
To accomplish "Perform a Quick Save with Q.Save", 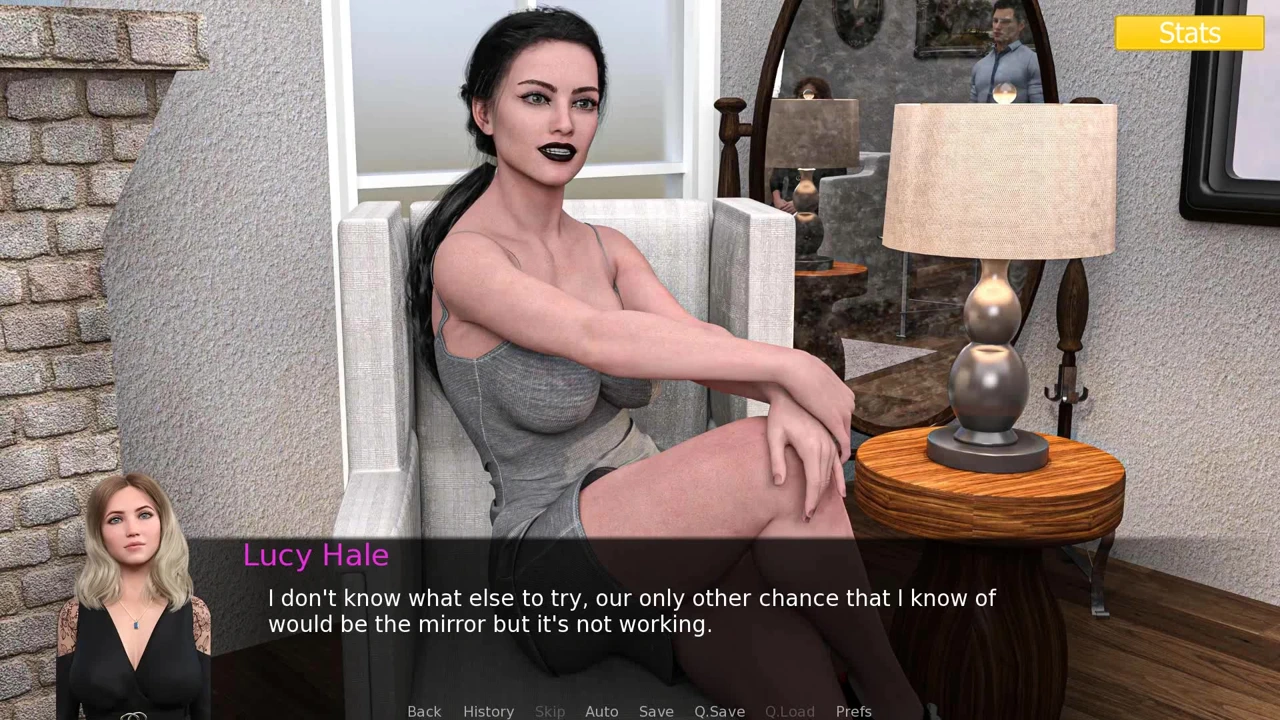I will click(719, 711).
